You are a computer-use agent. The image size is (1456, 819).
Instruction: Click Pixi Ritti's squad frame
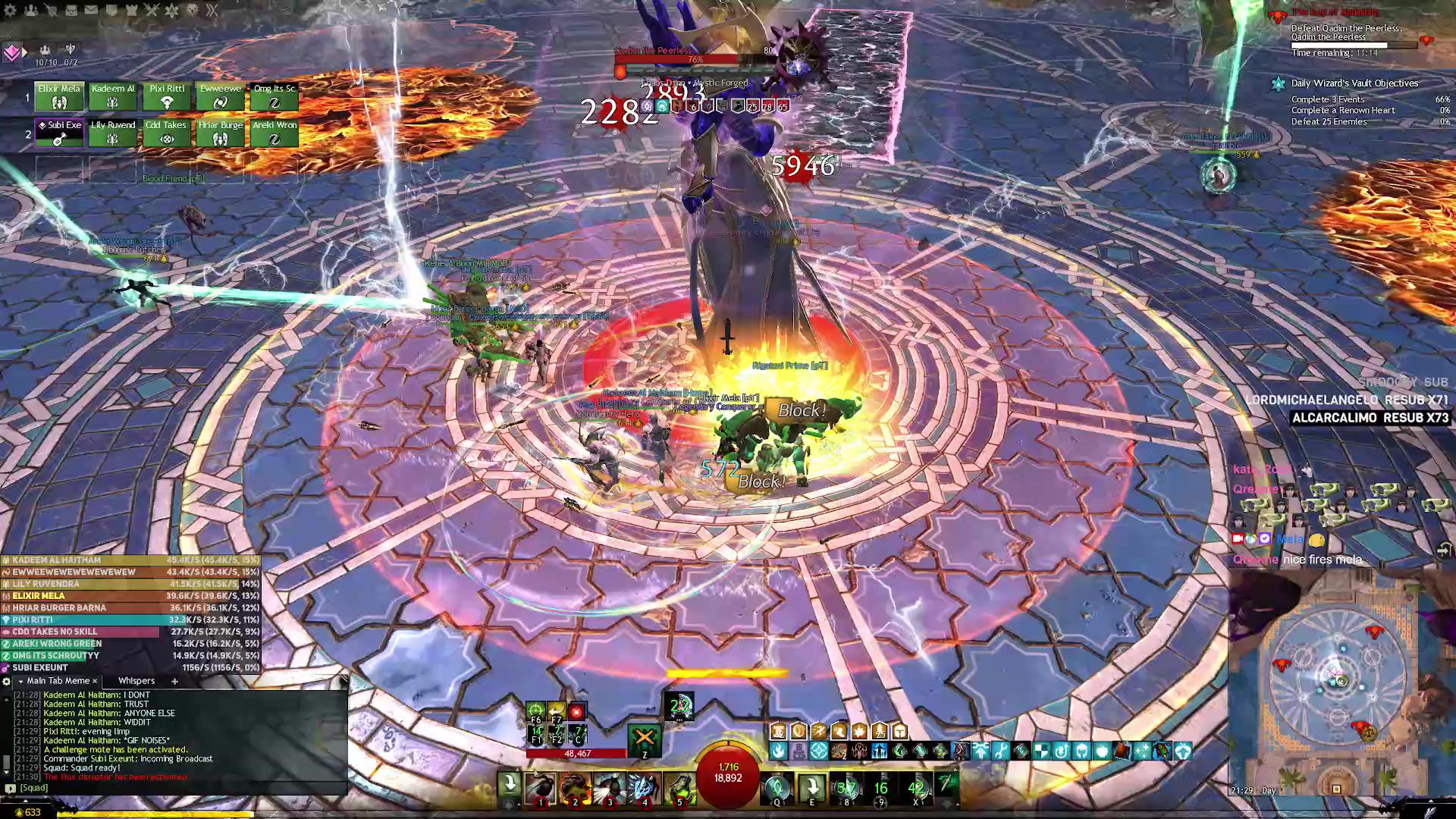click(167, 96)
